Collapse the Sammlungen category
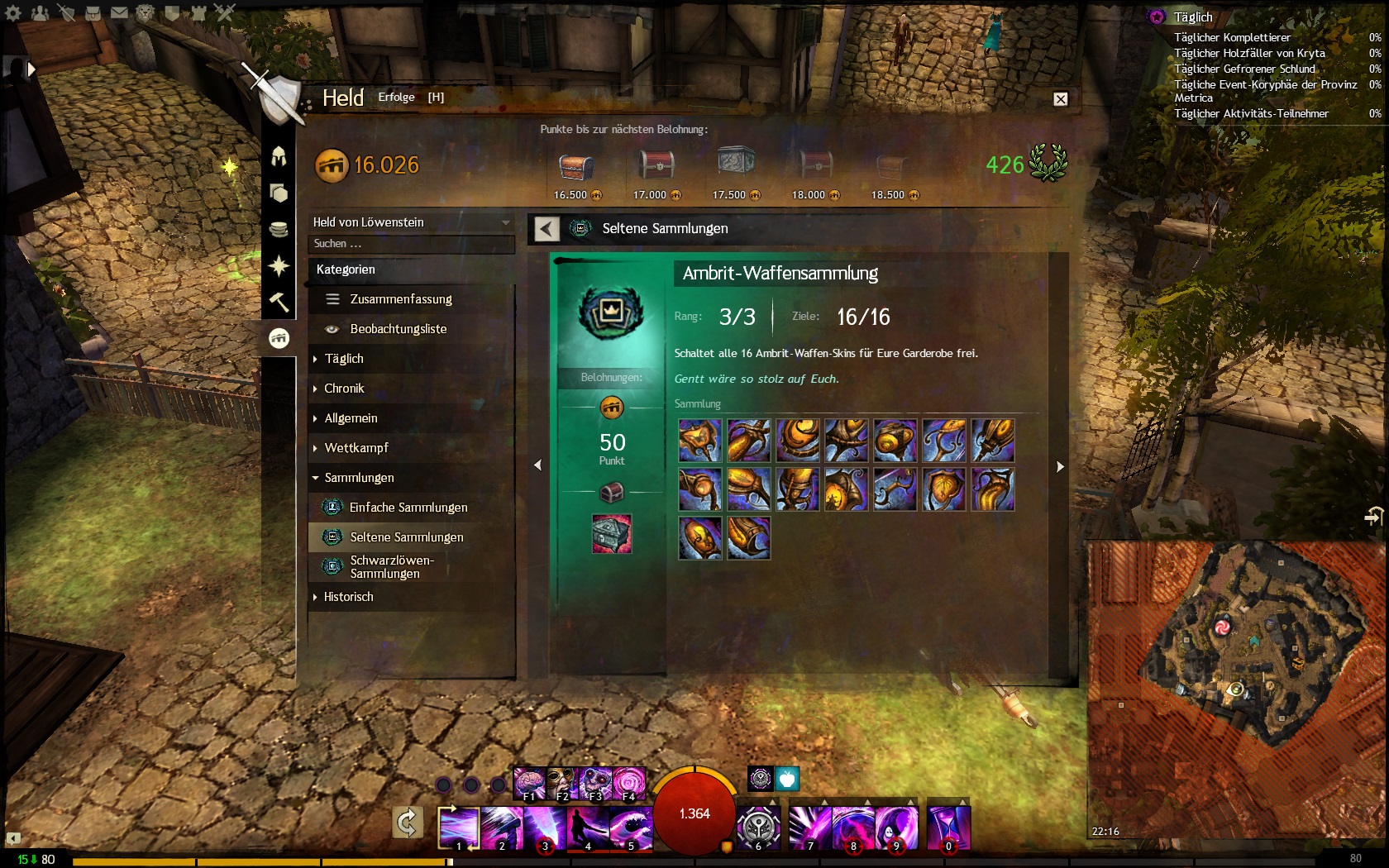Screen dimensions: 1389x868 tap(358, 478)
